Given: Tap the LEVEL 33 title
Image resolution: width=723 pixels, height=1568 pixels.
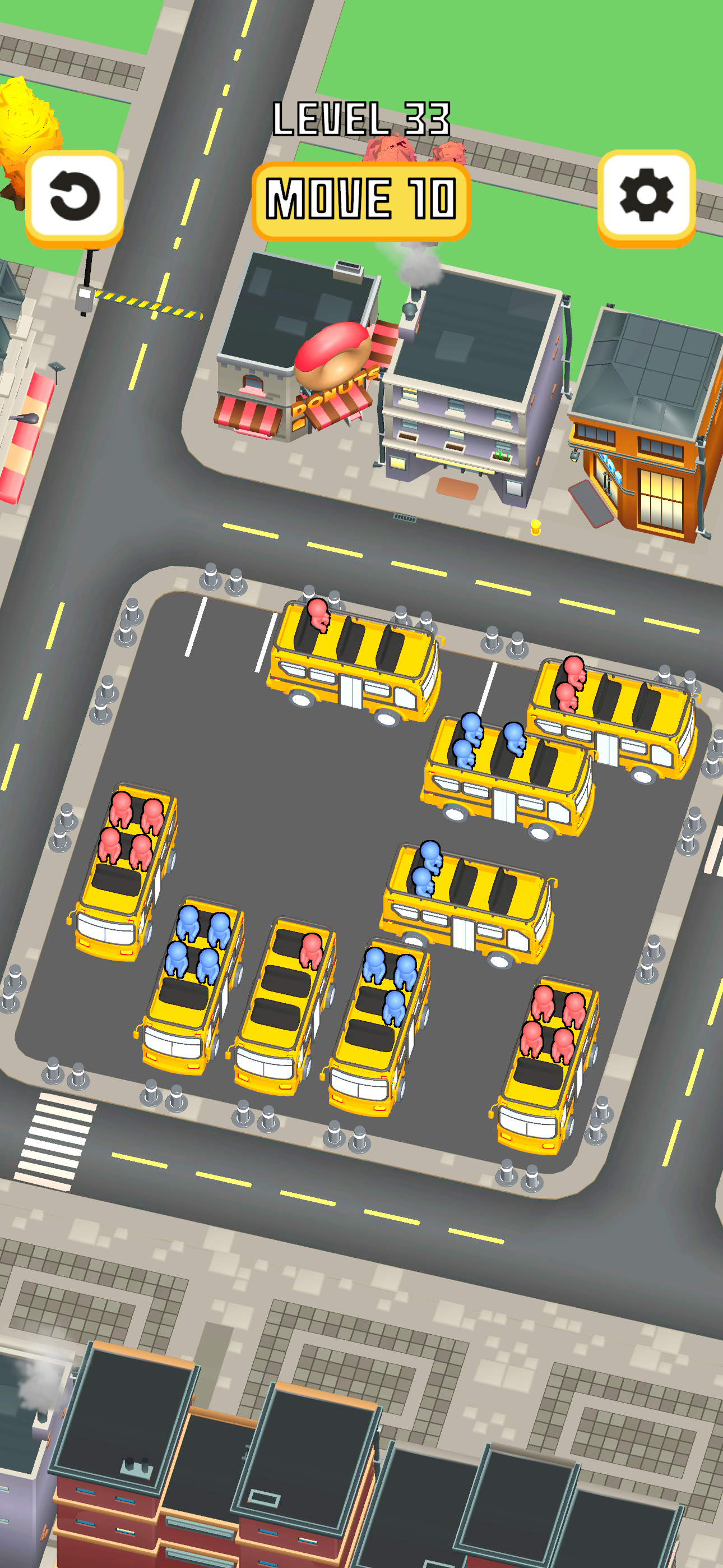Looking at the screenshot, I should tap(361, 119).
